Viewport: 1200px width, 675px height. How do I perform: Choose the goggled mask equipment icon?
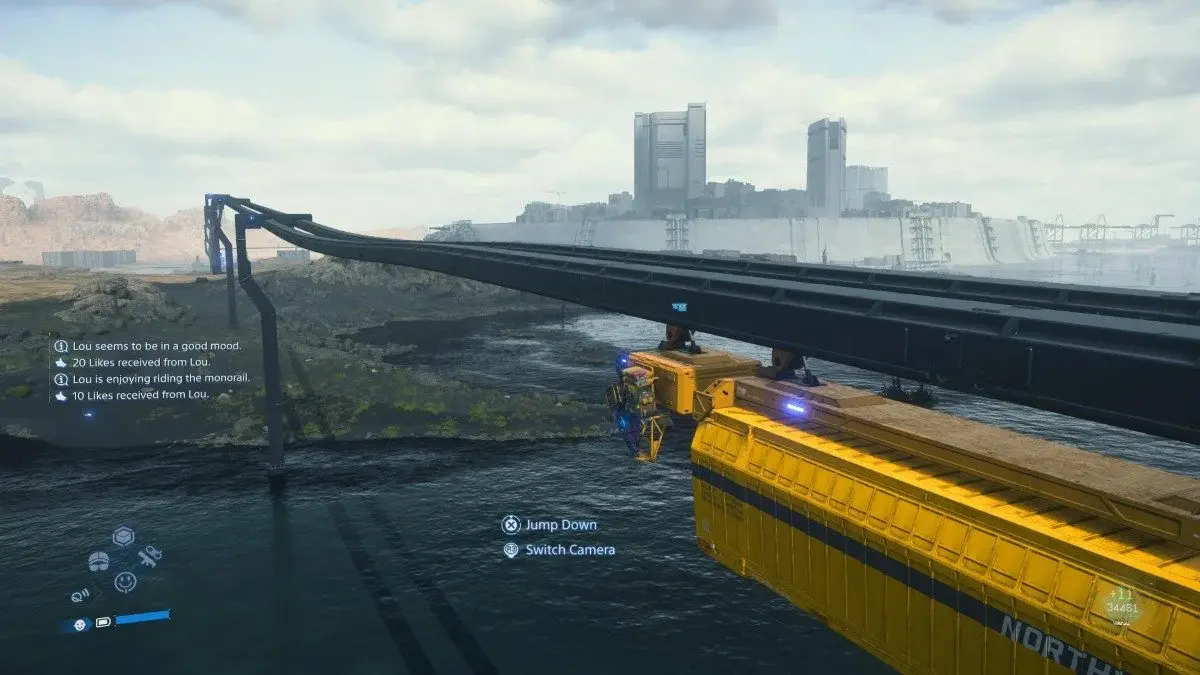[x=99, y=561]
